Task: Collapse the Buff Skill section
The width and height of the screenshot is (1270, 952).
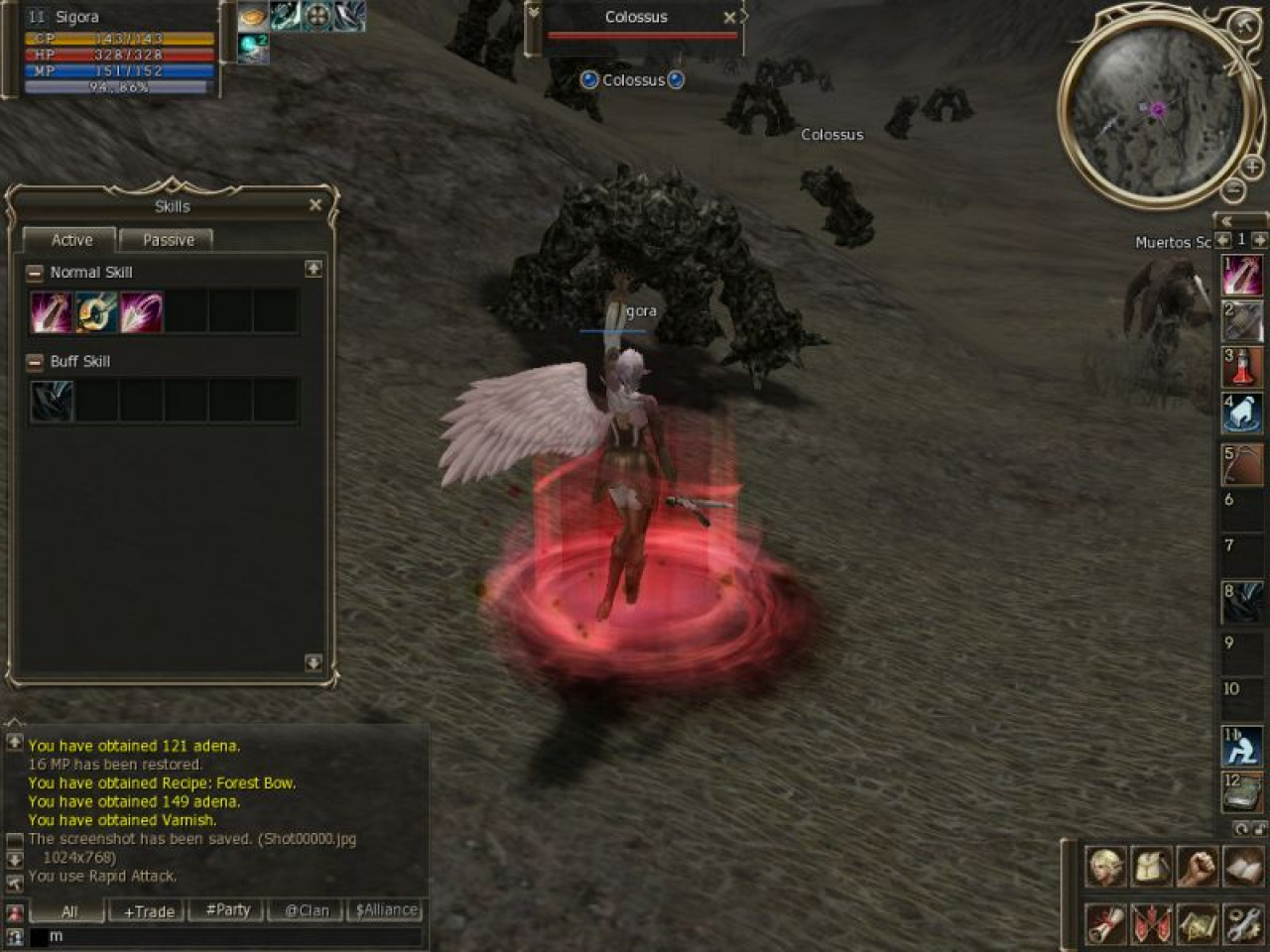Action: (35, 362)
